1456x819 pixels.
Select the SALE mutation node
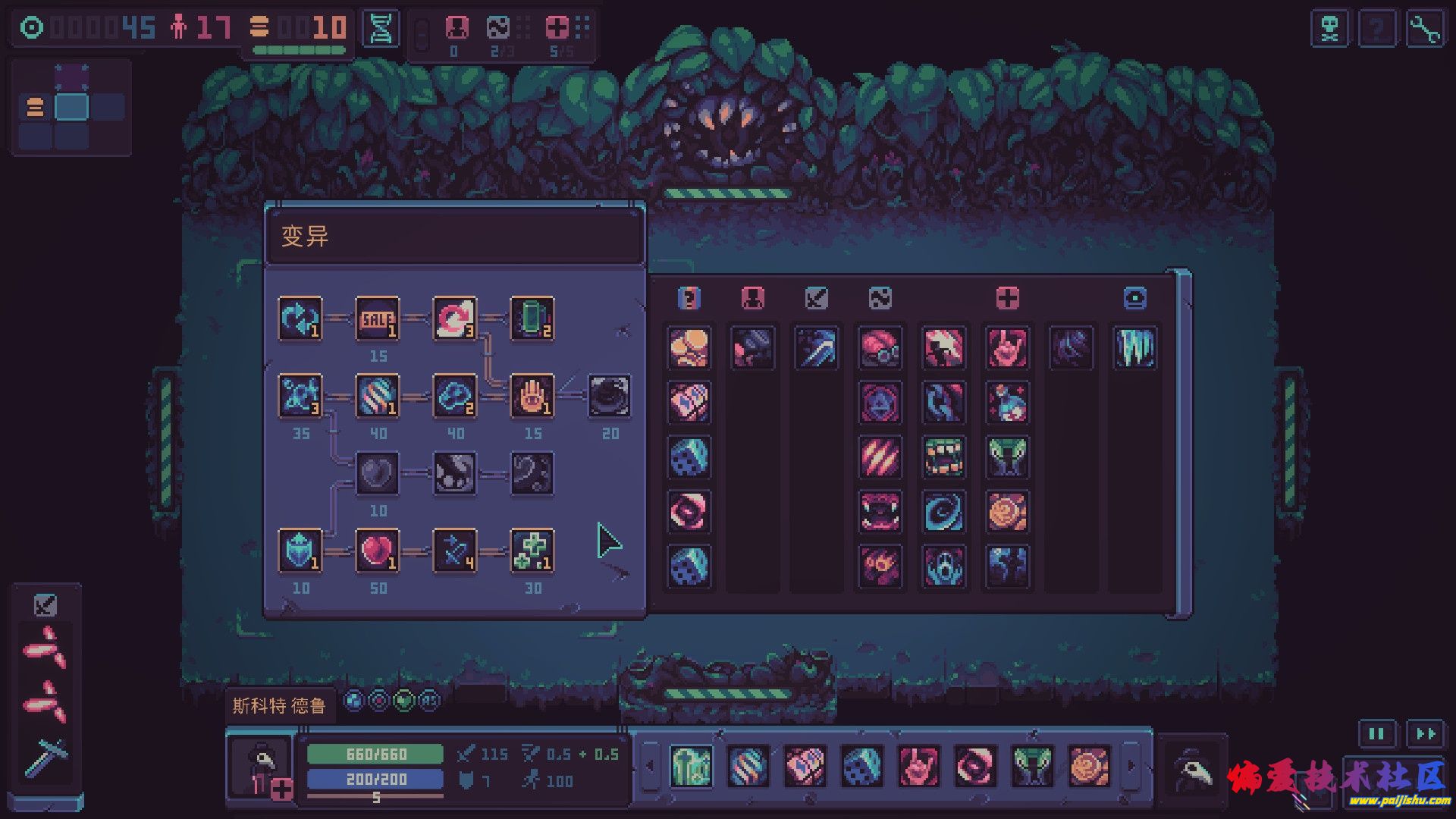tap(378, 318)
